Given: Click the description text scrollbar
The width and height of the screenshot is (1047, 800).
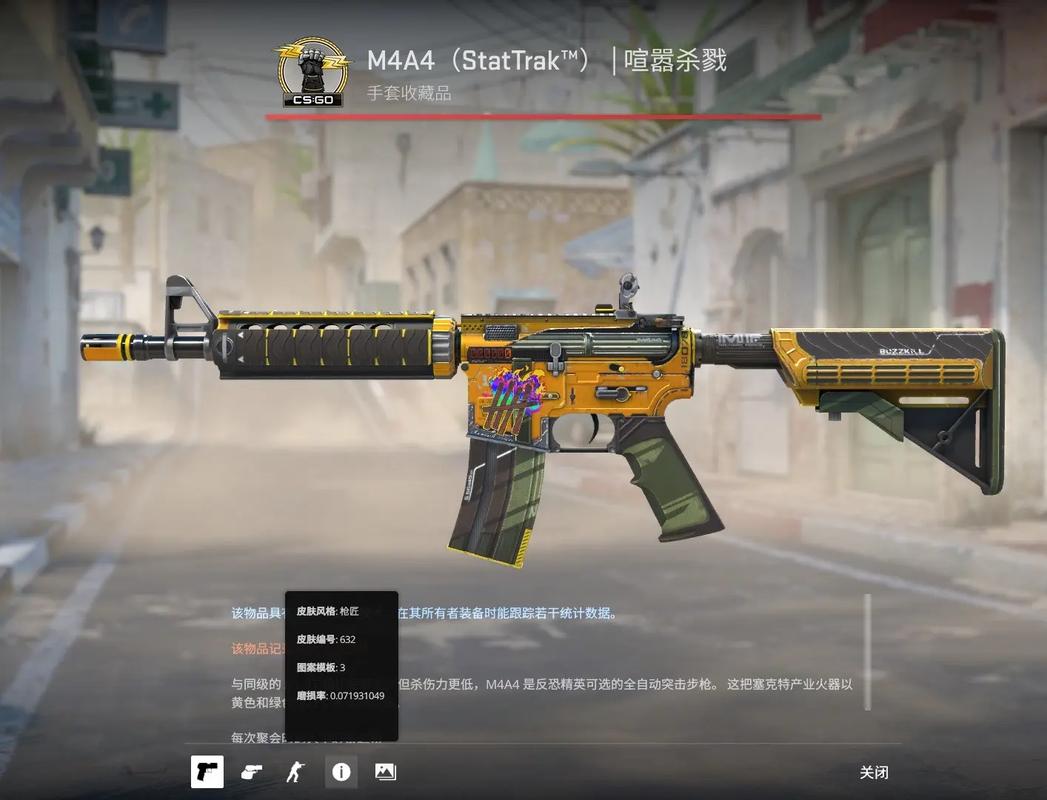Looking at the screenshot, I should 867,652.
